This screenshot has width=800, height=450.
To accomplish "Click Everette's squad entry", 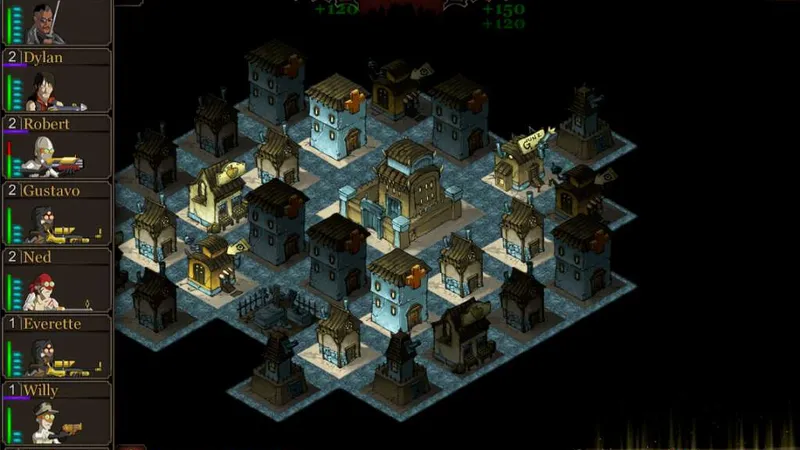I will click(56, 347).
